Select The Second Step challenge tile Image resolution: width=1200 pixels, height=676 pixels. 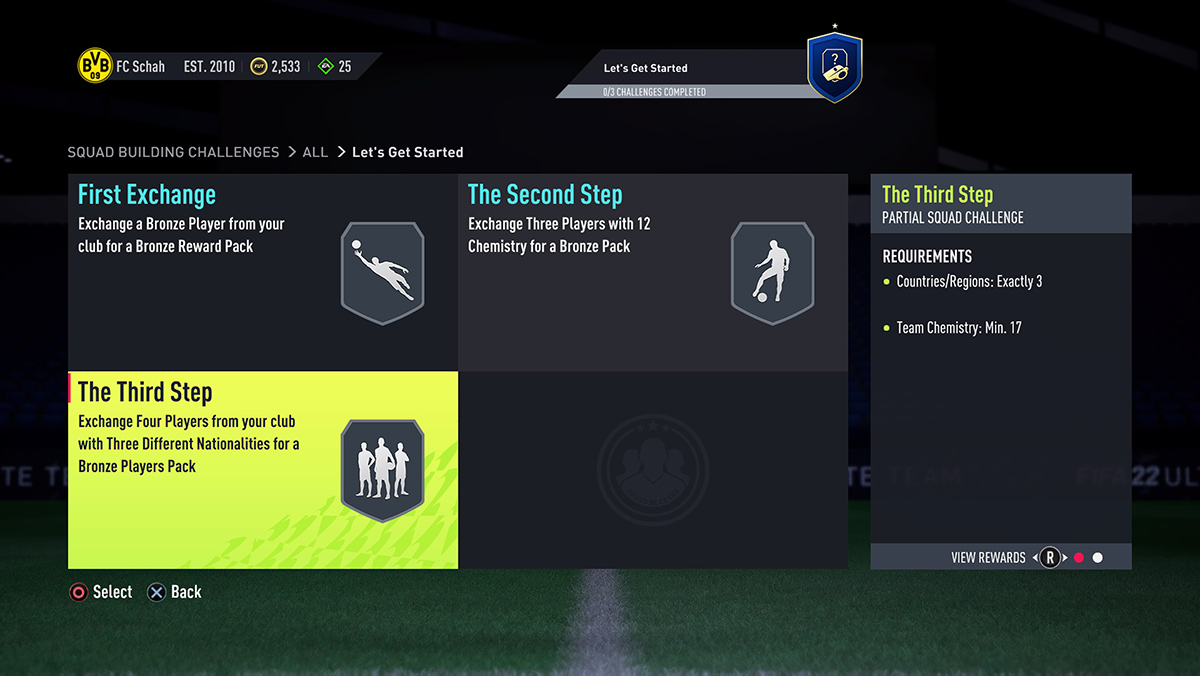point(652,272)
